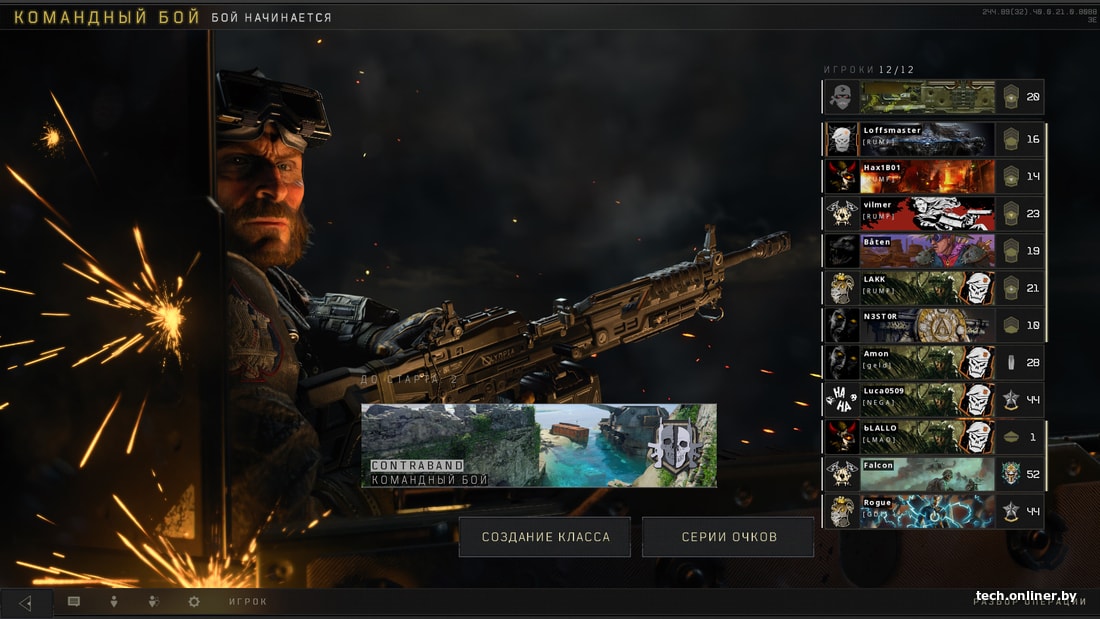Click the two-person group icon in bottom bar

(154, 602)
